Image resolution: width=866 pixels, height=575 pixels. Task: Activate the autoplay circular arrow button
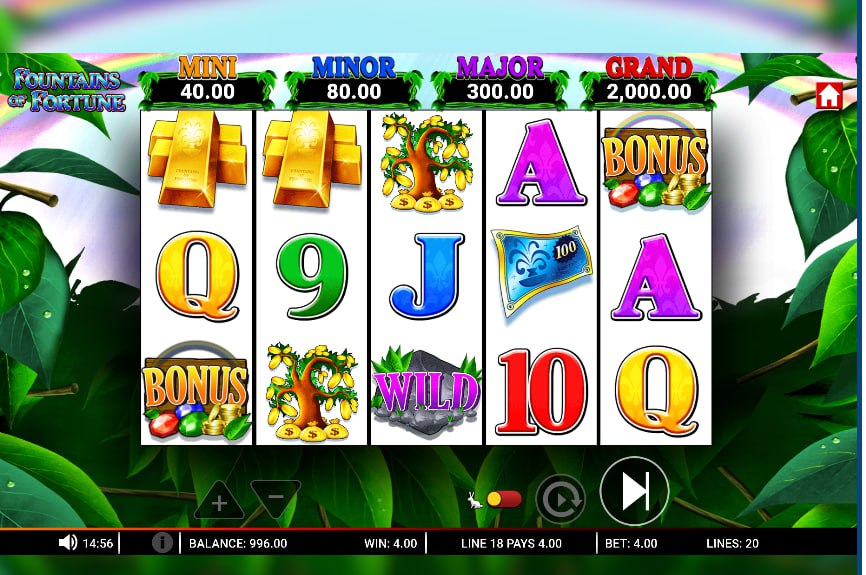click(560, 498)
